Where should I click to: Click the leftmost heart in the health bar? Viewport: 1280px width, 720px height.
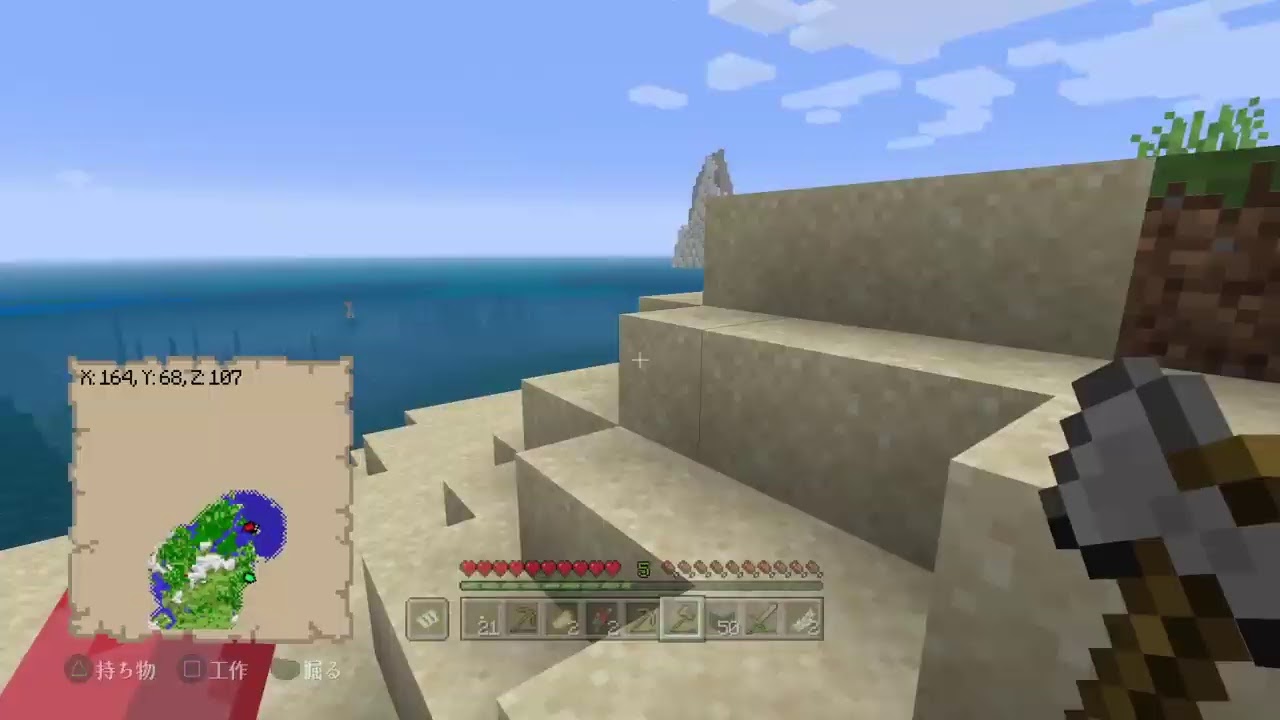tap(468, 568)
